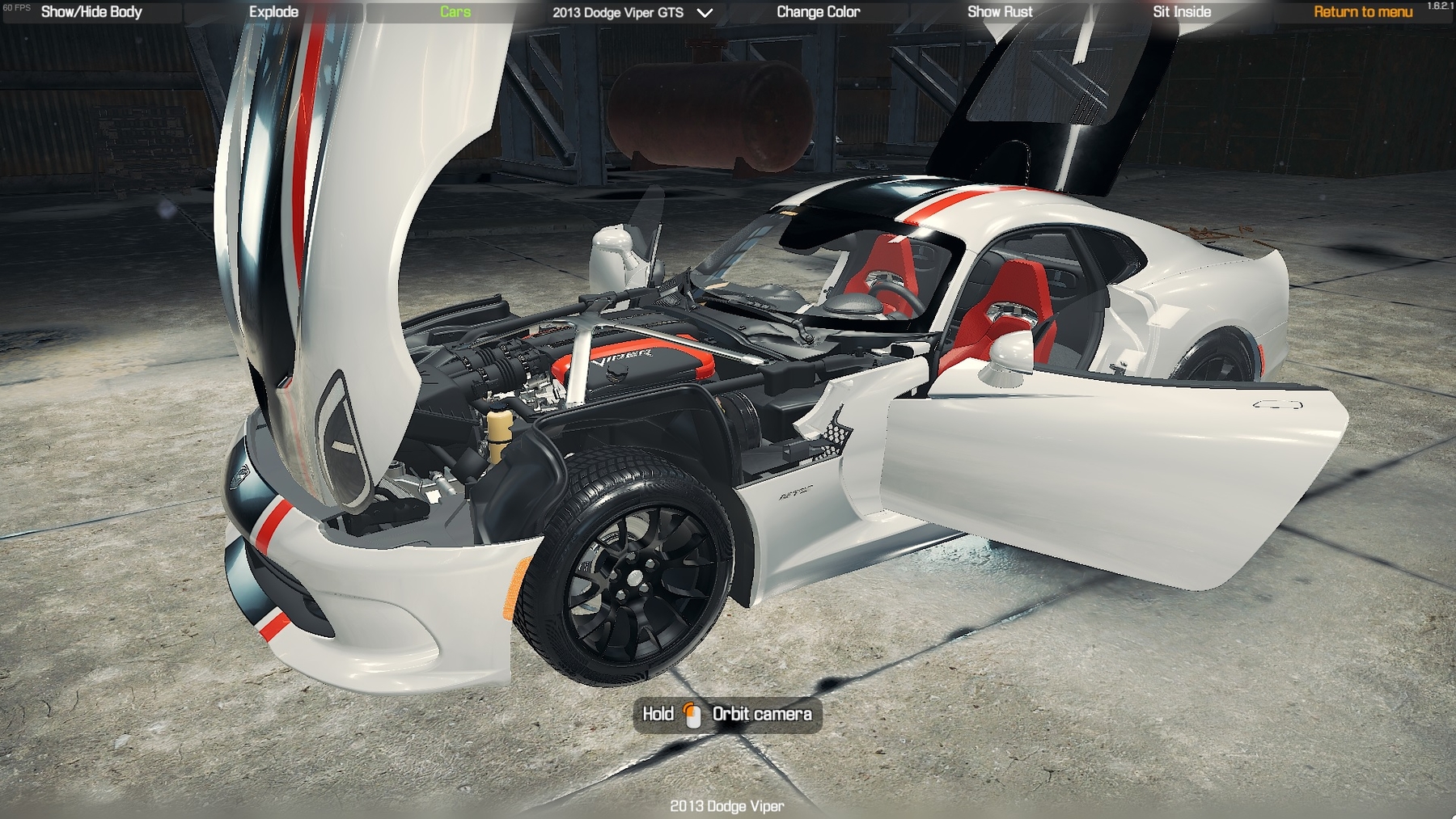Image resolution: width=1456 pixels, height=819 pixels.
Task: Open the Cars category
Action: (455, 12)
